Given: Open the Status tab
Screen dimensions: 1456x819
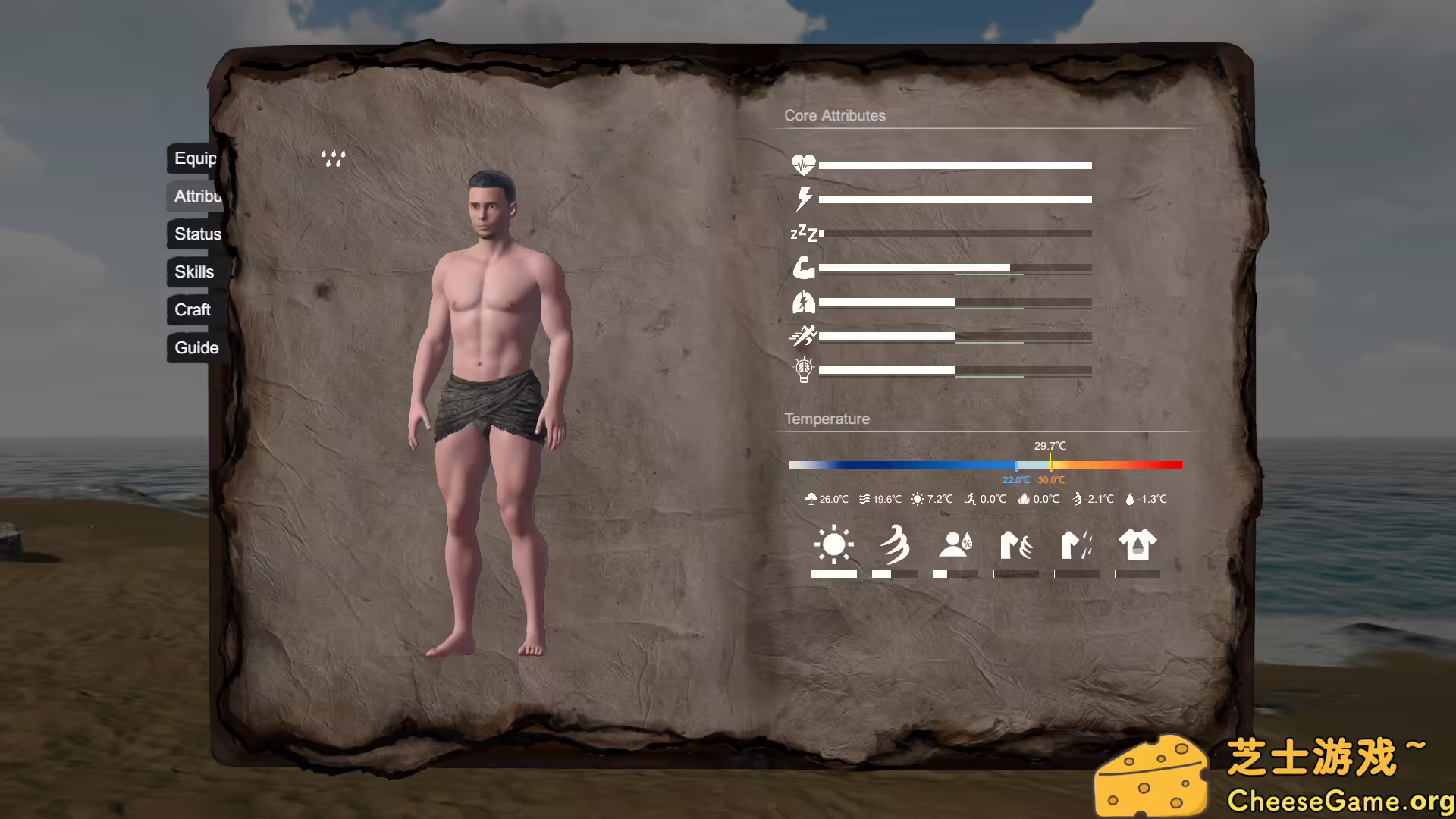Looking at the screenshot, I should pos(196,234).
